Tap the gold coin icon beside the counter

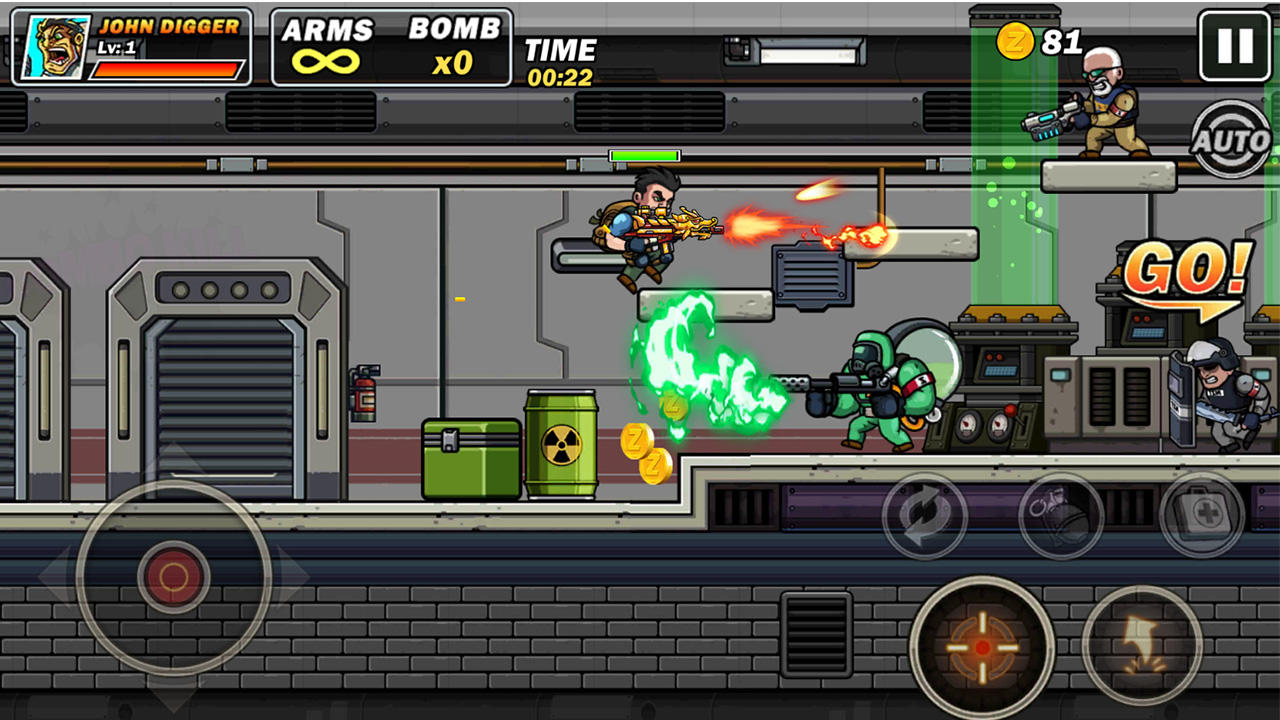click(x=1015, y=42)
